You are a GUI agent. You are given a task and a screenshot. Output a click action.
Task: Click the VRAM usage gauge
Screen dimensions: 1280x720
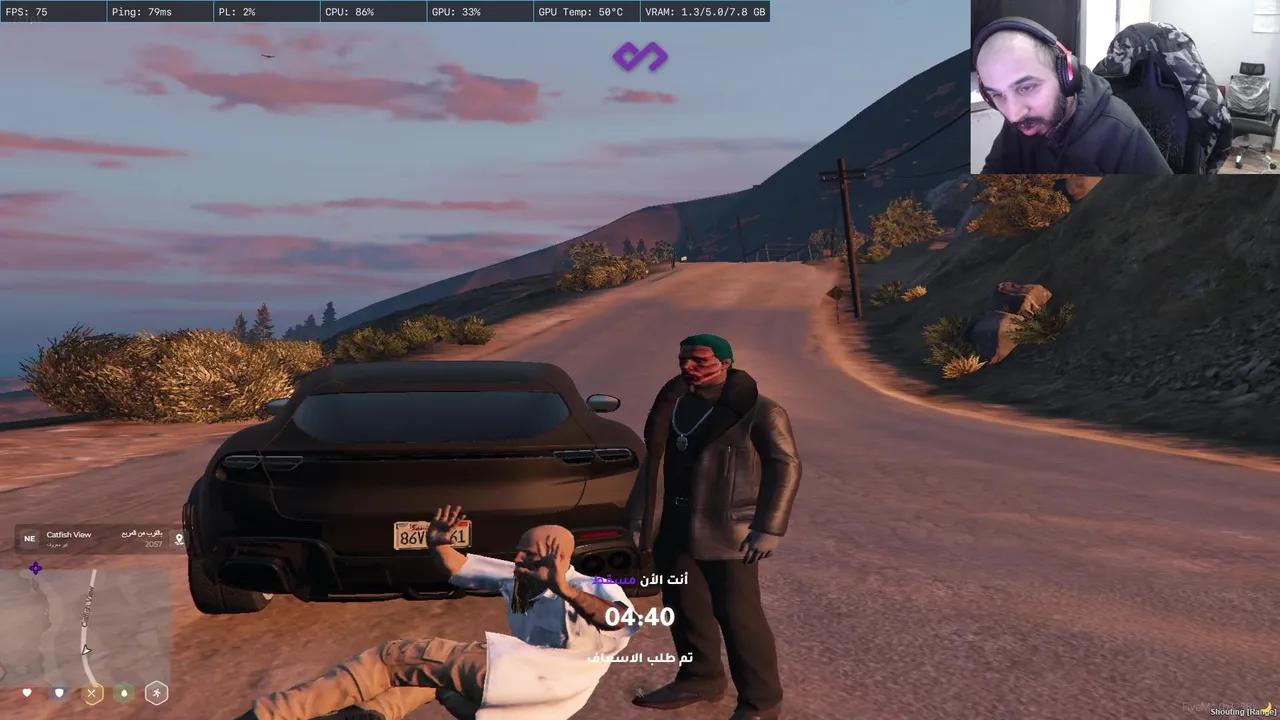[x=705, y=12]
